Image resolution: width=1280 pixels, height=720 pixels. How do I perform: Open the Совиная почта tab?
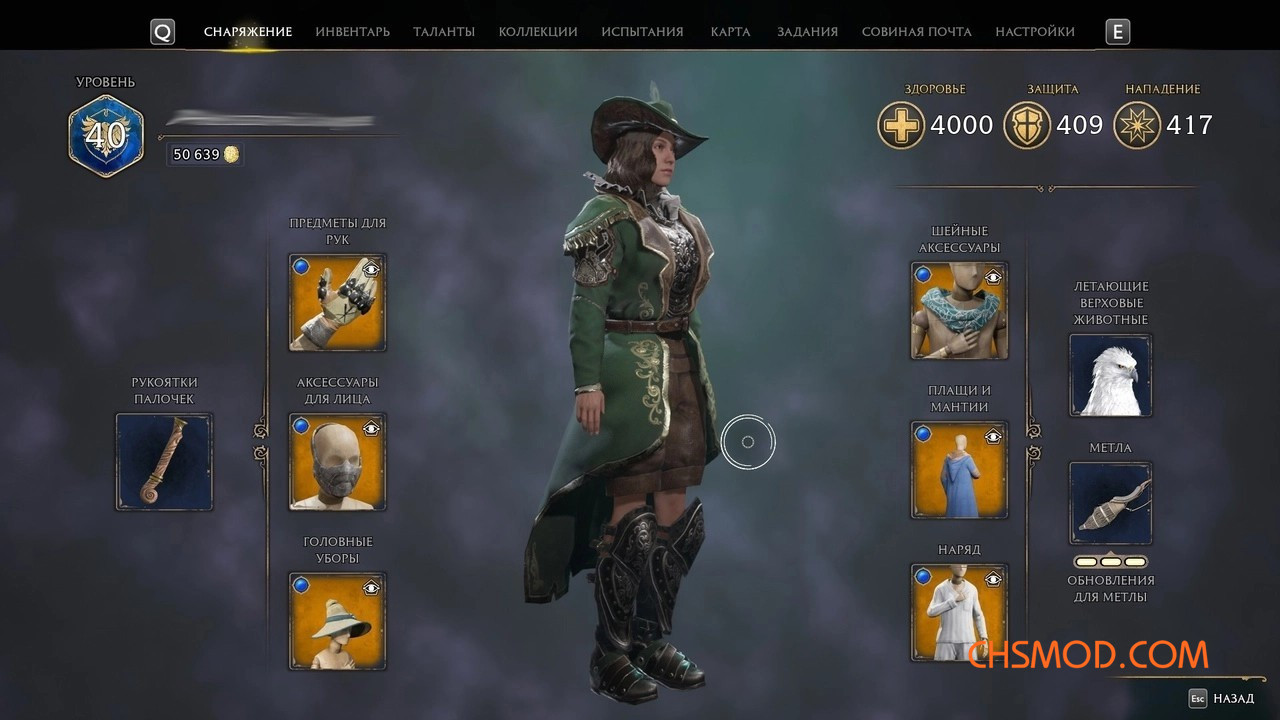[916, 32]
